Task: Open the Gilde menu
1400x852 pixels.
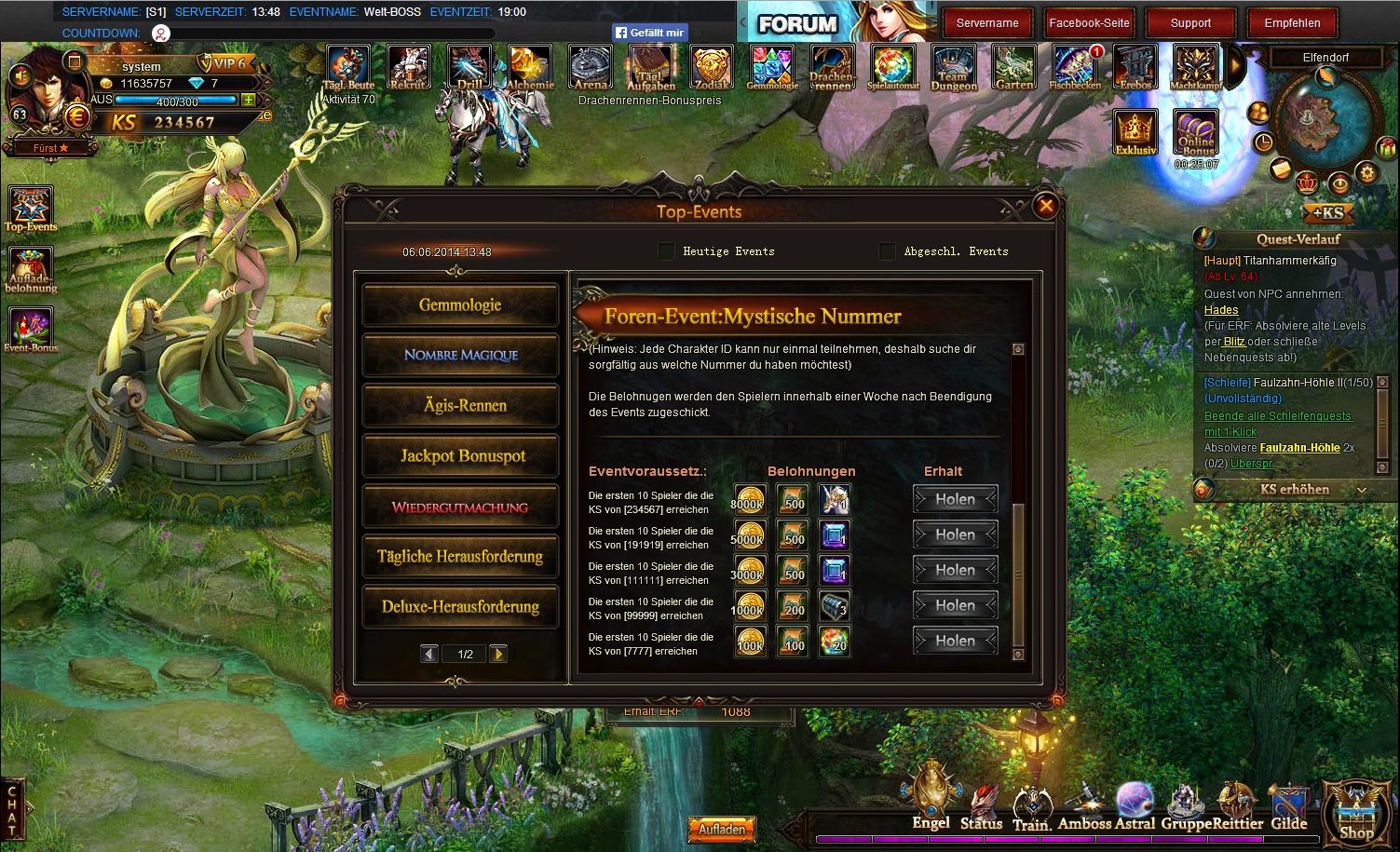Action: tap(1289, 806)
